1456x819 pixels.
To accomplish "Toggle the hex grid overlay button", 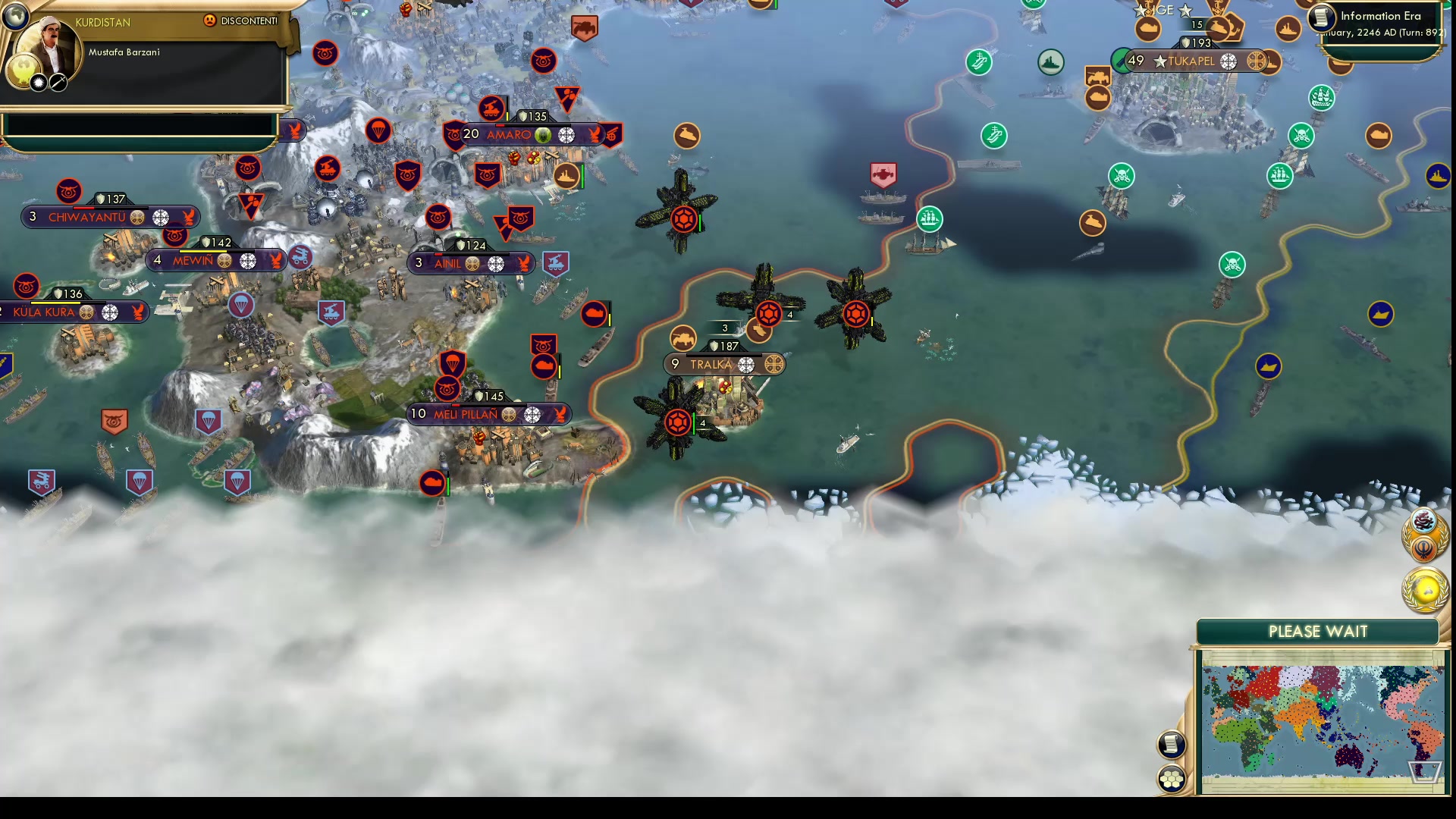I will [x=1172, y=777].
